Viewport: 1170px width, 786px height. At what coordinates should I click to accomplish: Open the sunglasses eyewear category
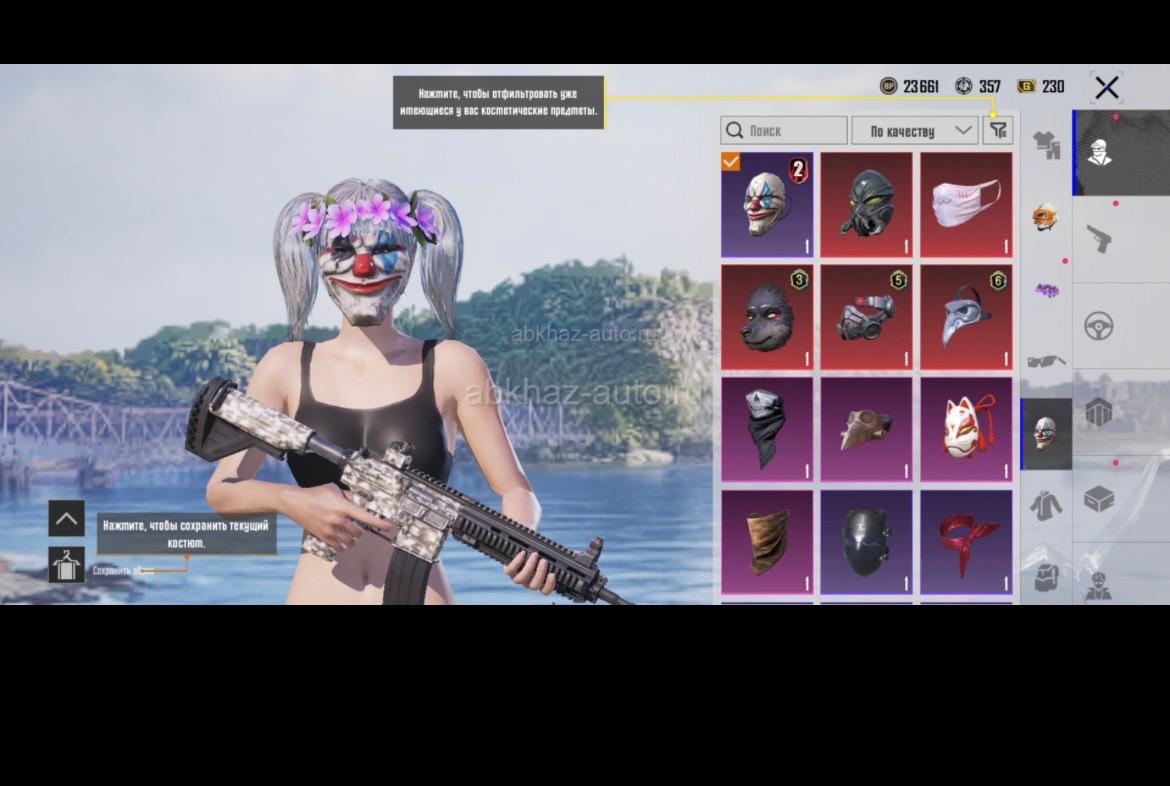tap(1046, 361)
